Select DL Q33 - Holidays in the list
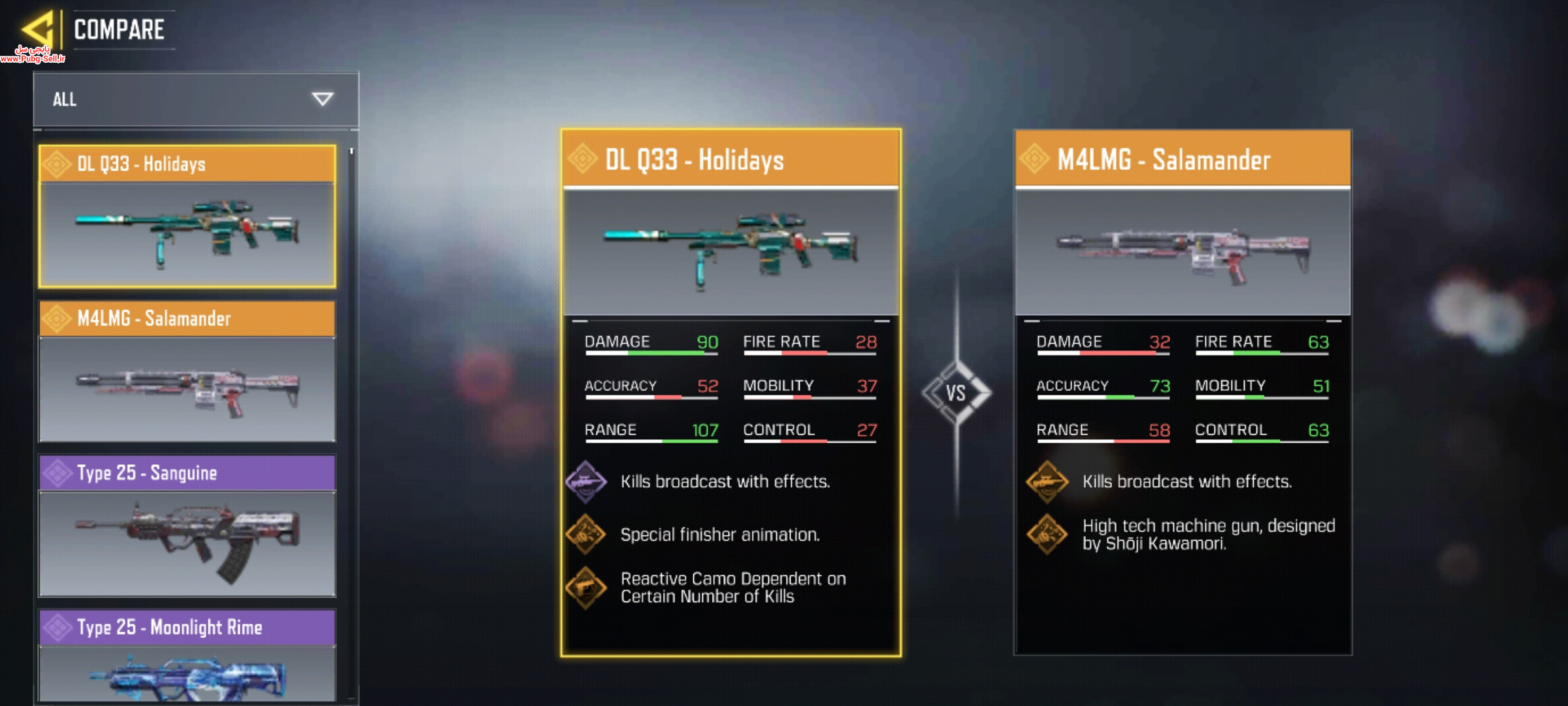1568x706 pixels. point(188,216)
